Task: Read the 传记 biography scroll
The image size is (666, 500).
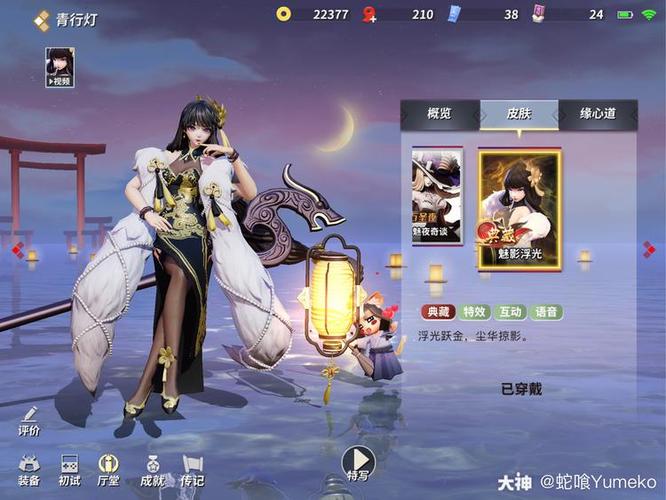Action: 193,469
